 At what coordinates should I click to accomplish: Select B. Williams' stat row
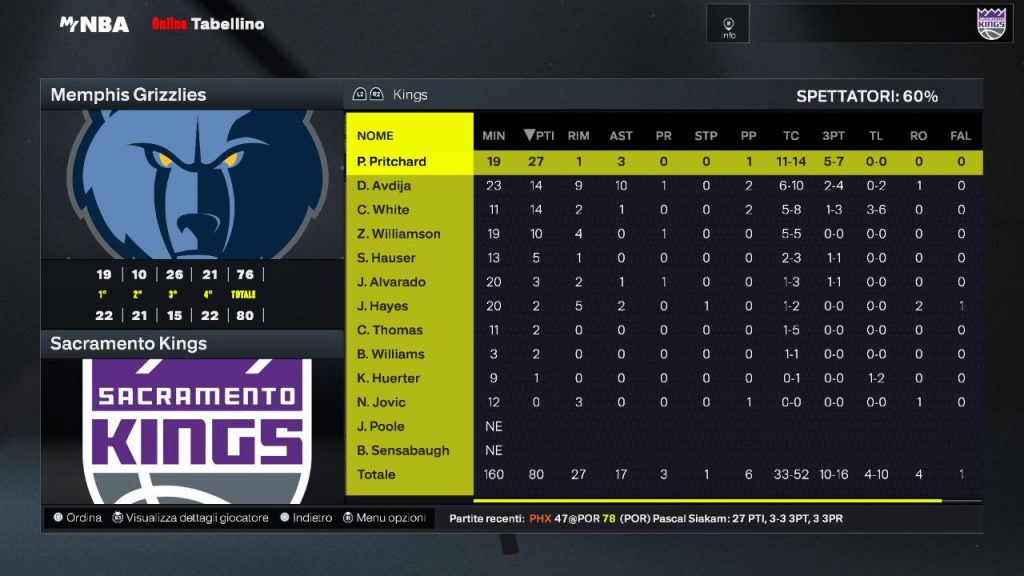(x=391, y=354)
